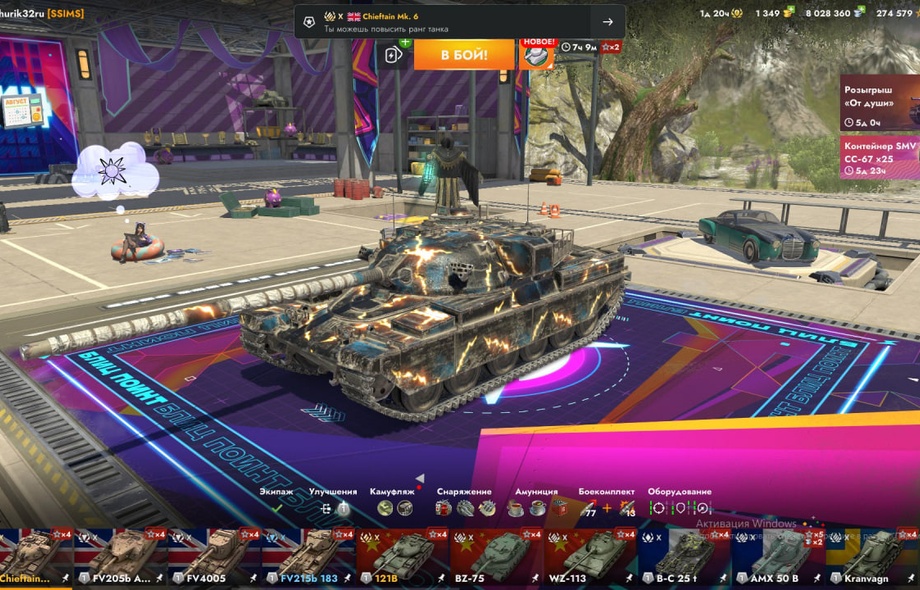Select the 121B tank in the carousel
This screenshot has width=920, height=590.
[x=402, y=556]
